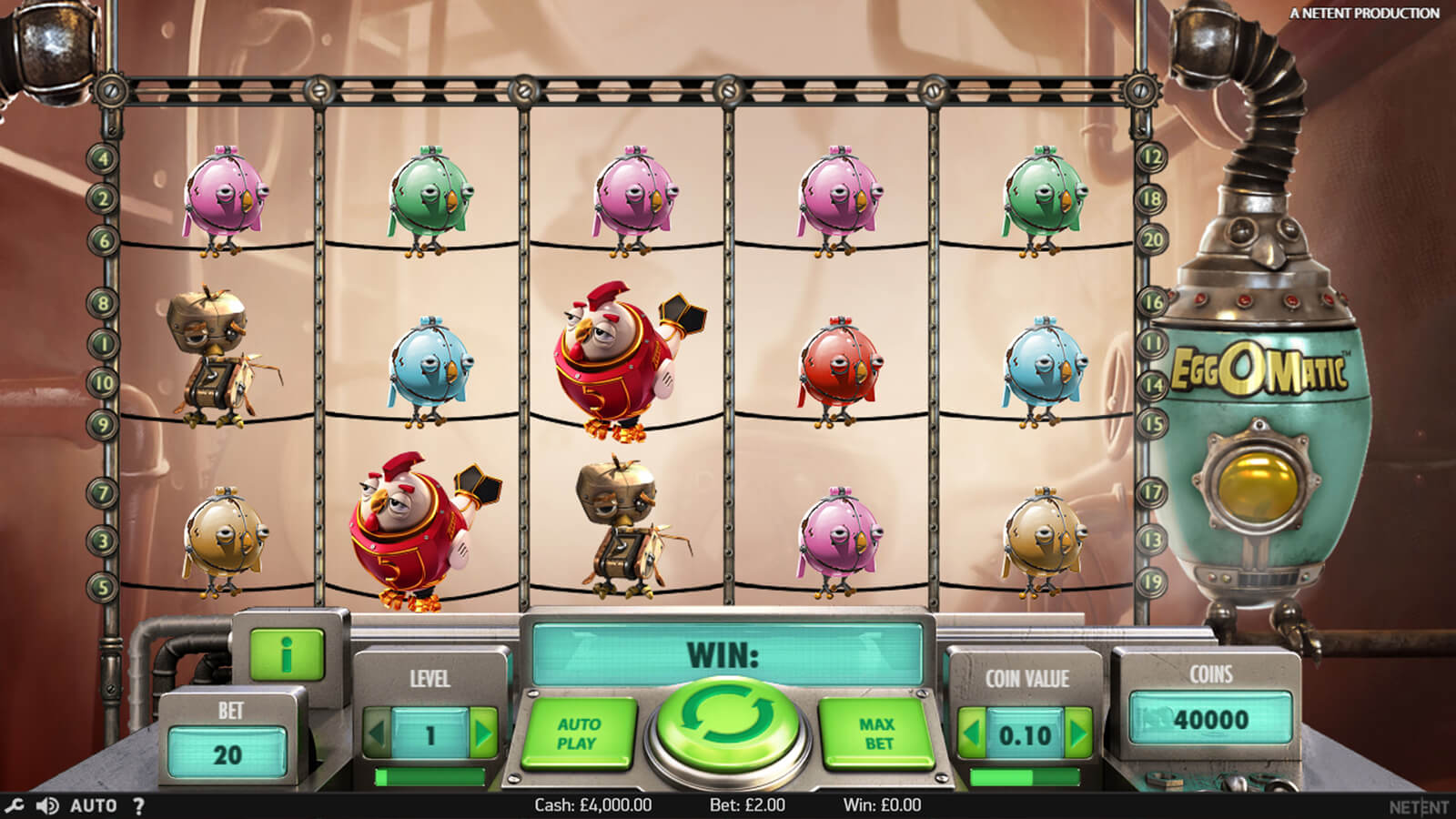Open the wrench settings icon

coord(14,805)
